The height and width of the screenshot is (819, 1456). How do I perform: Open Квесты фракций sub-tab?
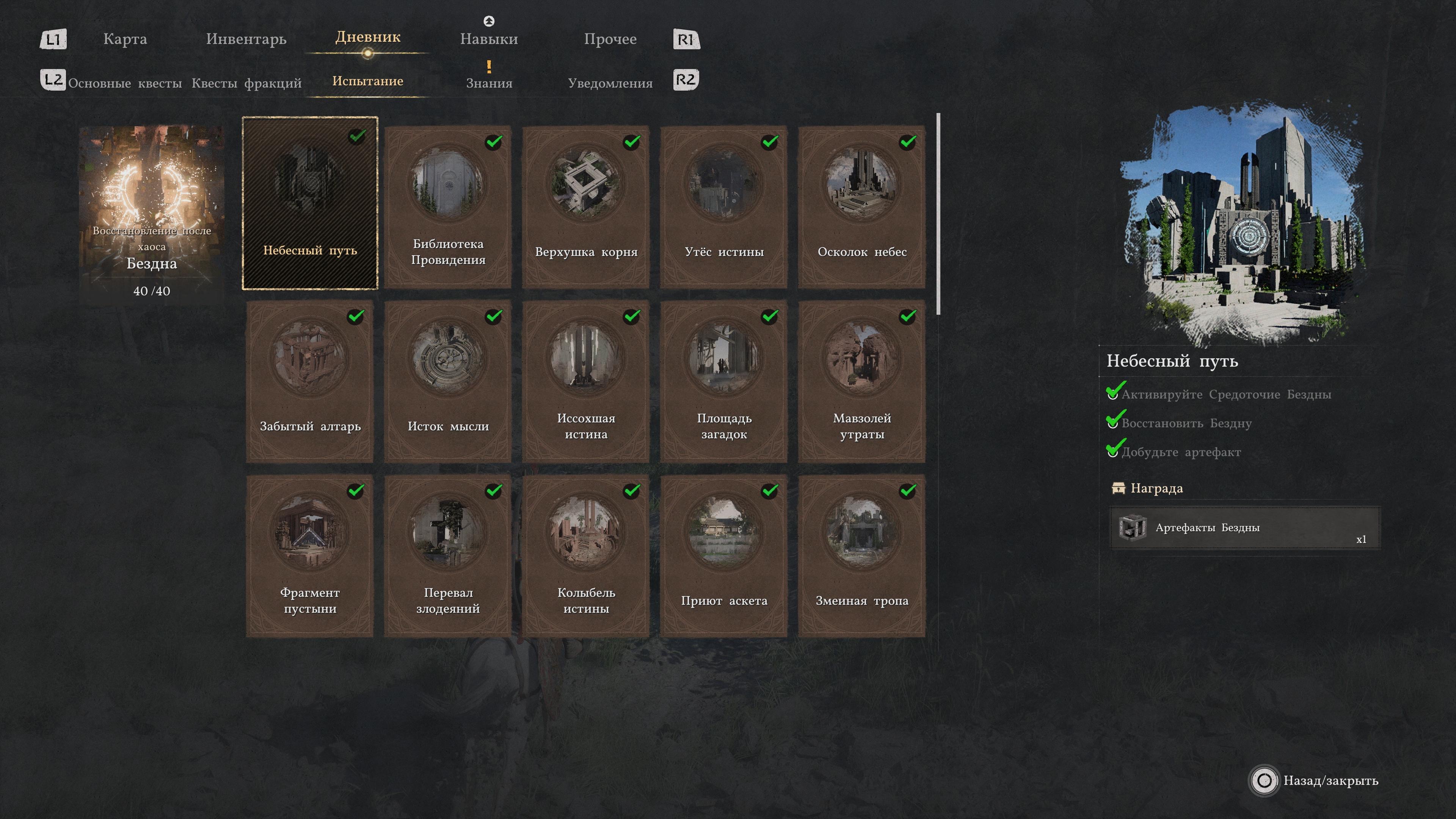[x=246, y=83]
